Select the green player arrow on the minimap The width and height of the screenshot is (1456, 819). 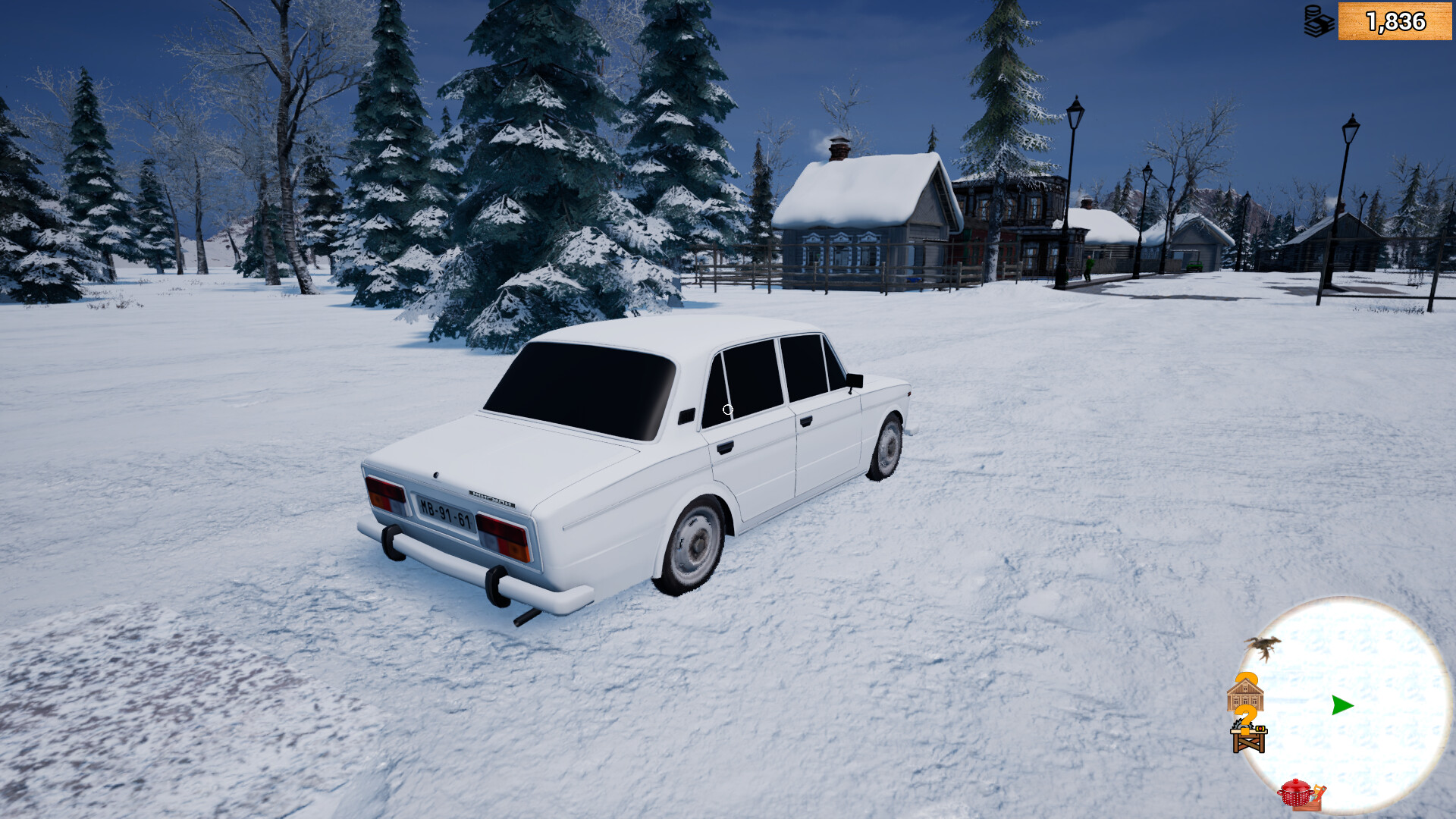click(1342, 705)
